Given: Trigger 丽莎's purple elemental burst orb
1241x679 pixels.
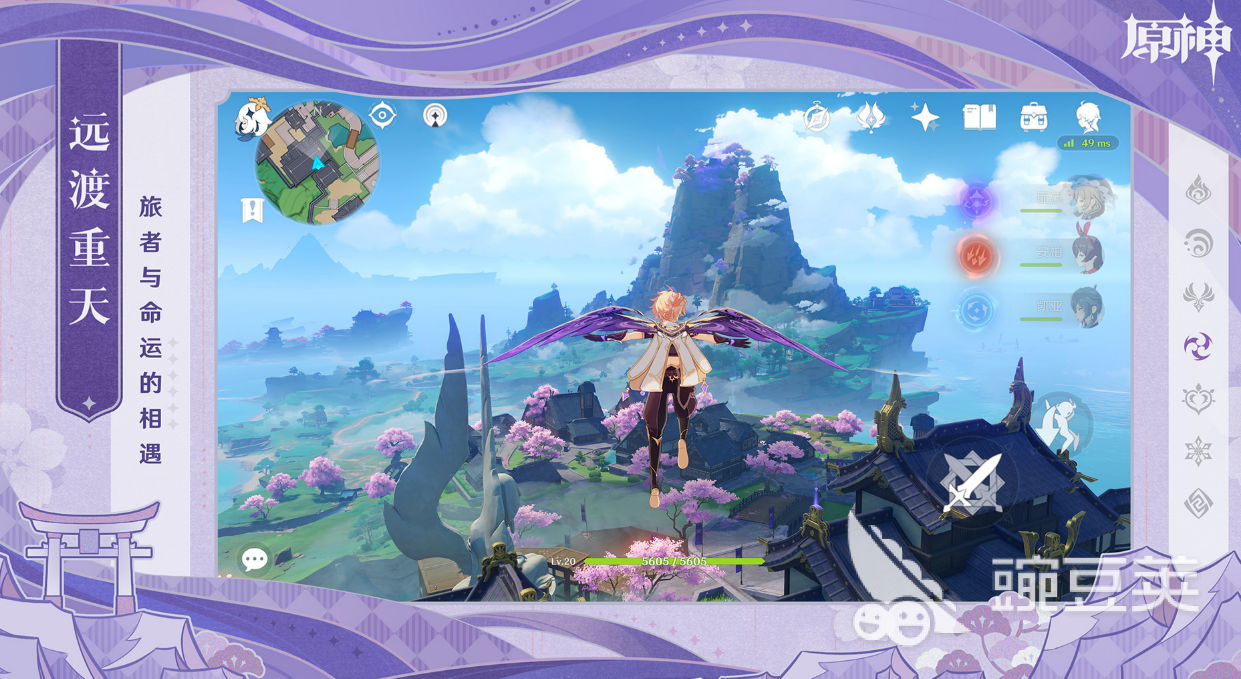Looking at the screenshot, I should tap(978, 201).
